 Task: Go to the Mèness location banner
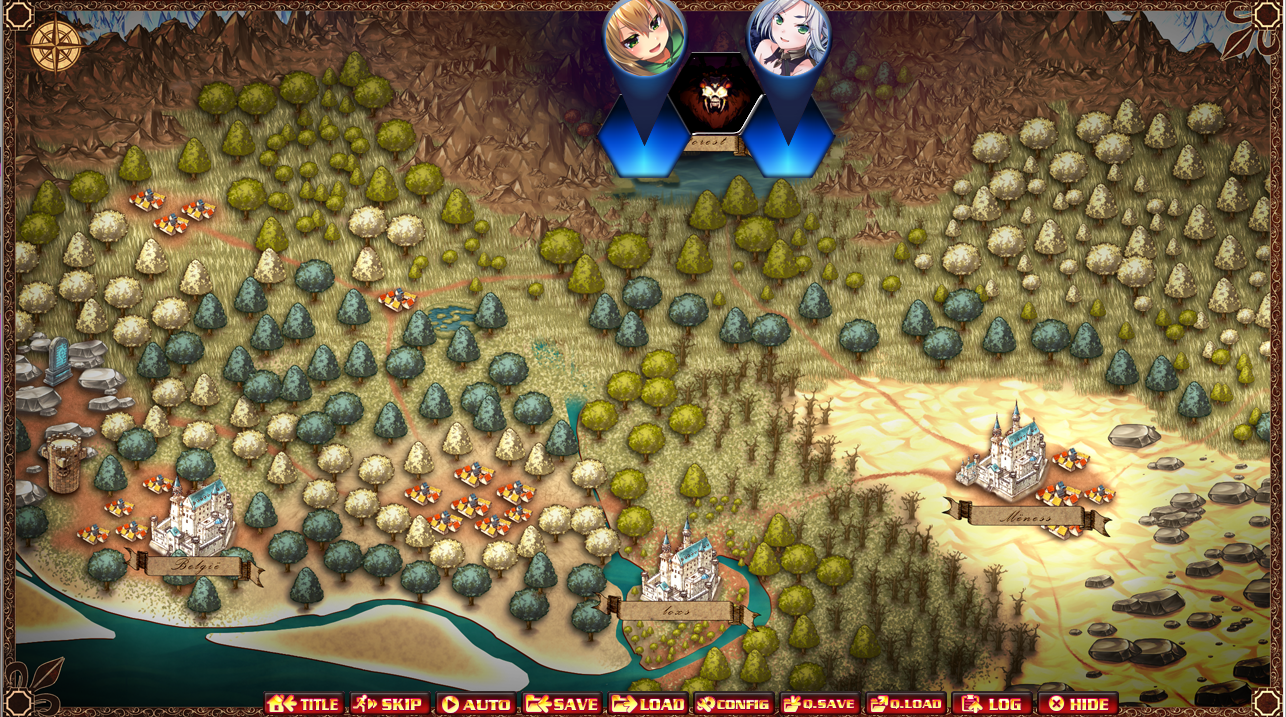(x=1026, y=517)
